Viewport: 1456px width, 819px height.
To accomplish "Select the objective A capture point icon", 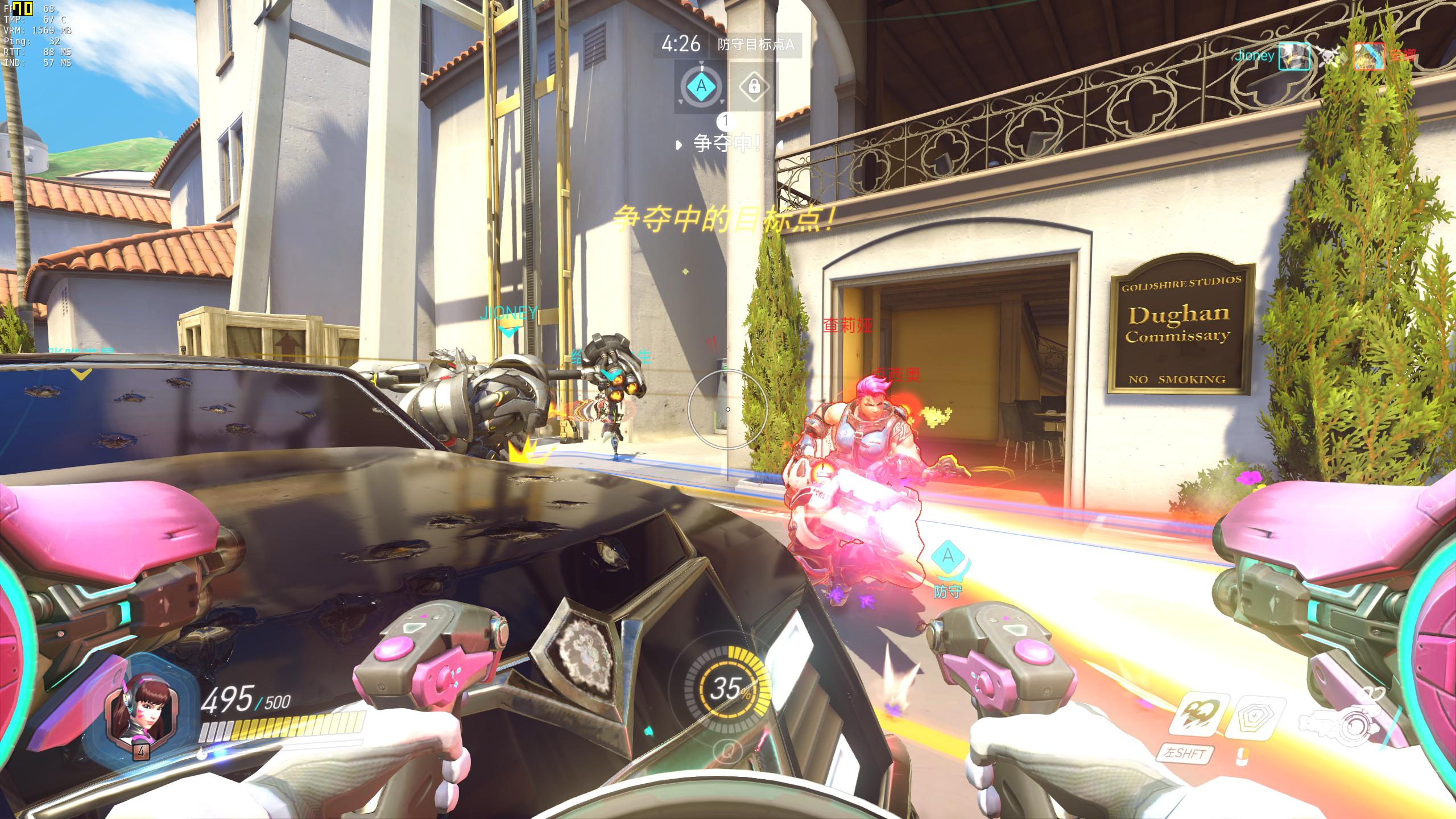I will pyautogui.click(x=701, y=86).
